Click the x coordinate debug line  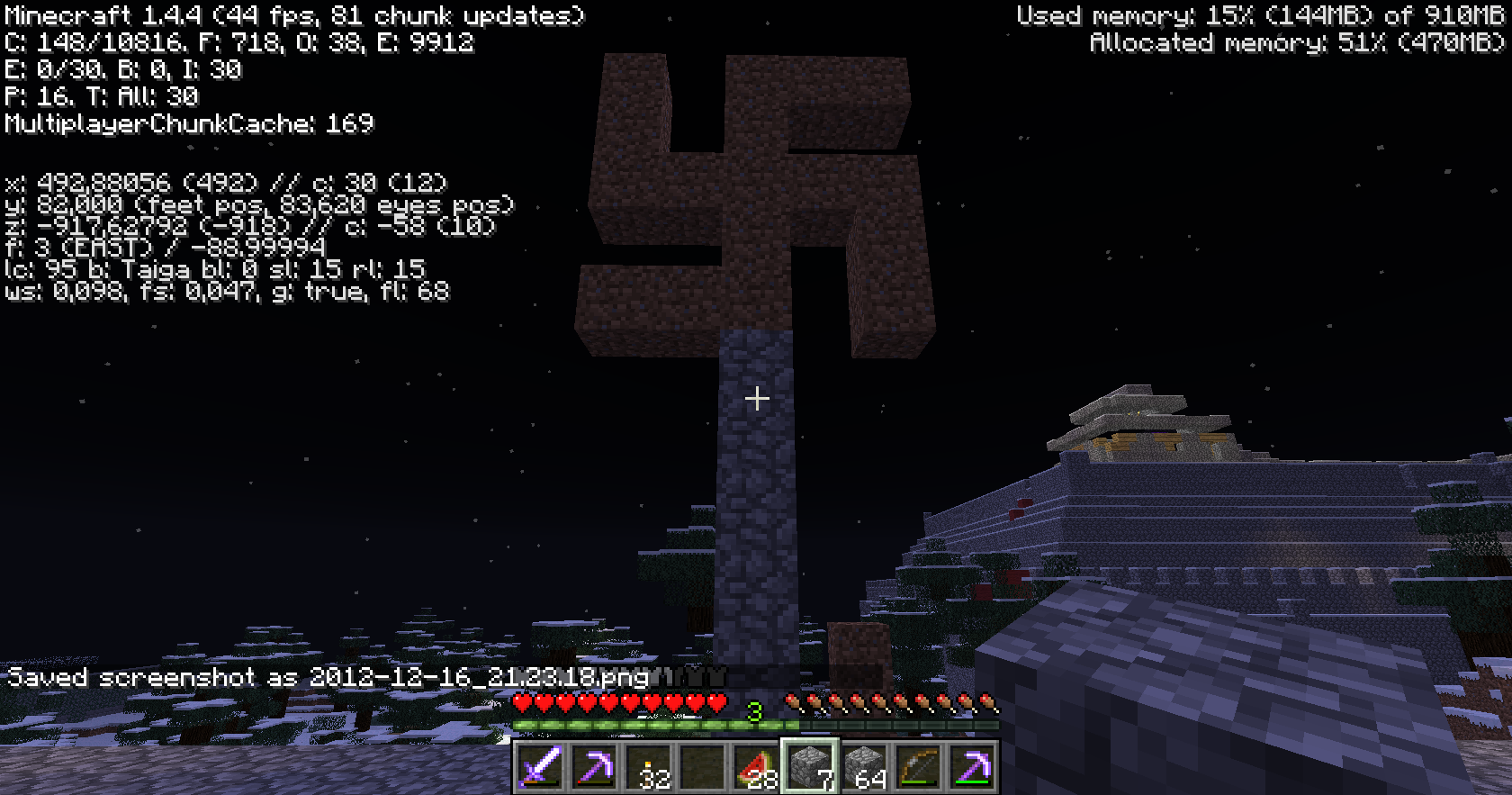[x=225, y=183]
